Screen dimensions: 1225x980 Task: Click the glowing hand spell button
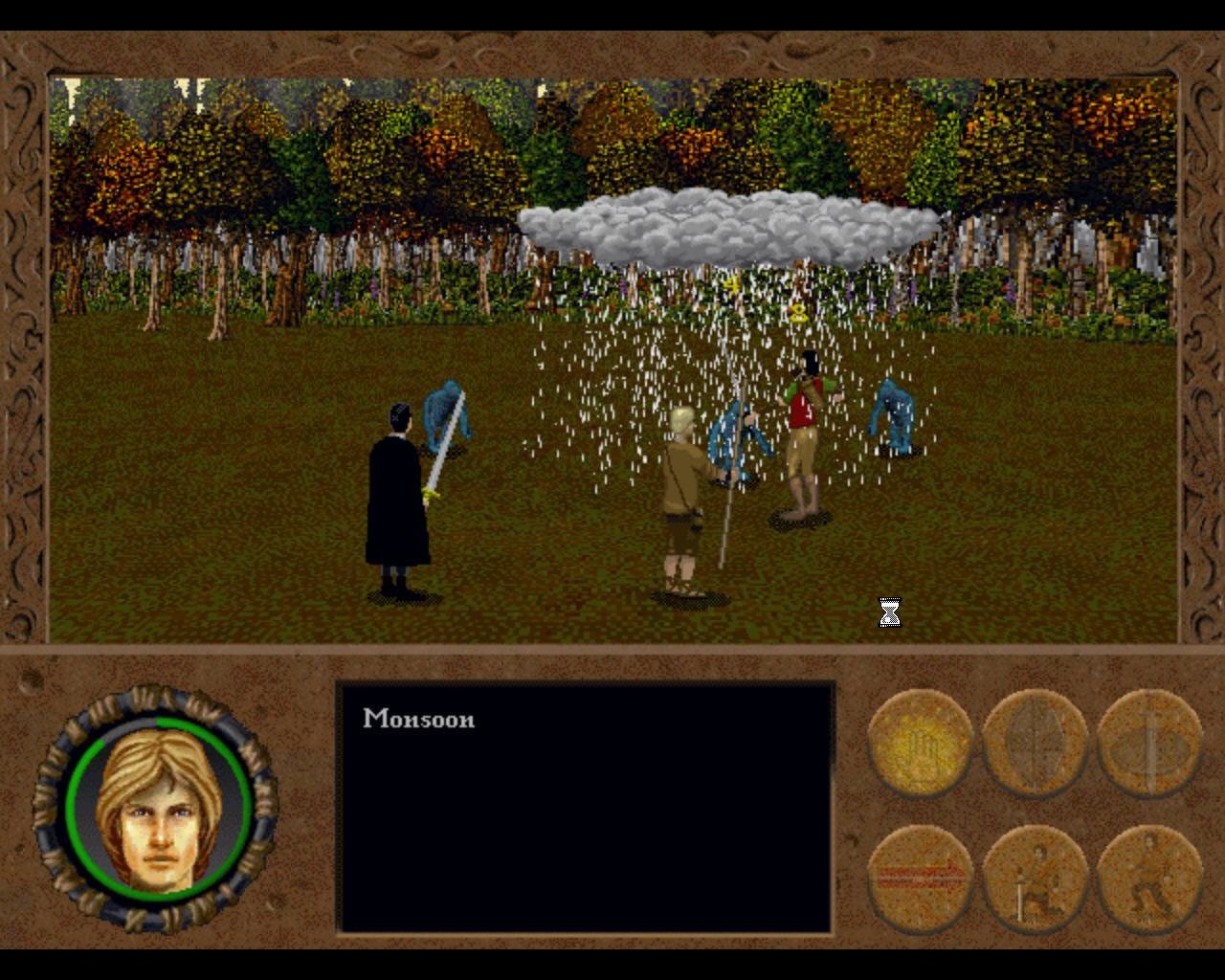[x=920, y=743]
